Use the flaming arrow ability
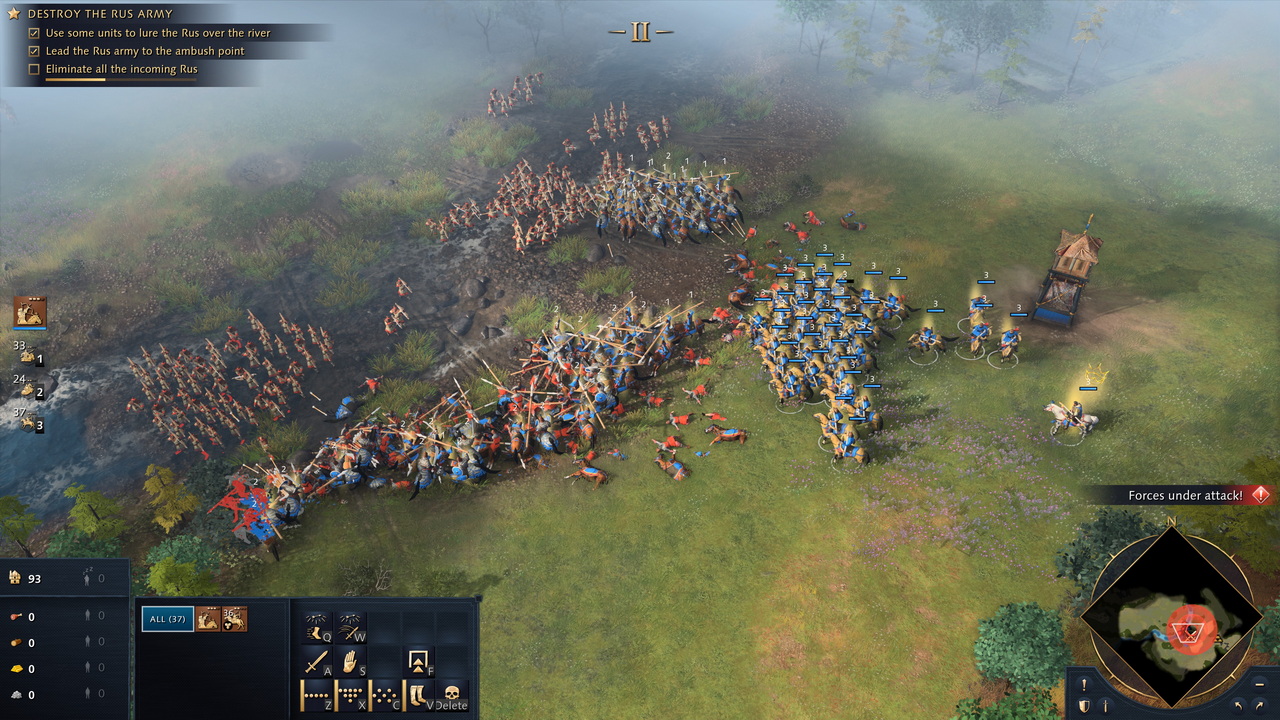Image resolution: width=1280 pixels, height=720 pixels. [x=350, y=628]
